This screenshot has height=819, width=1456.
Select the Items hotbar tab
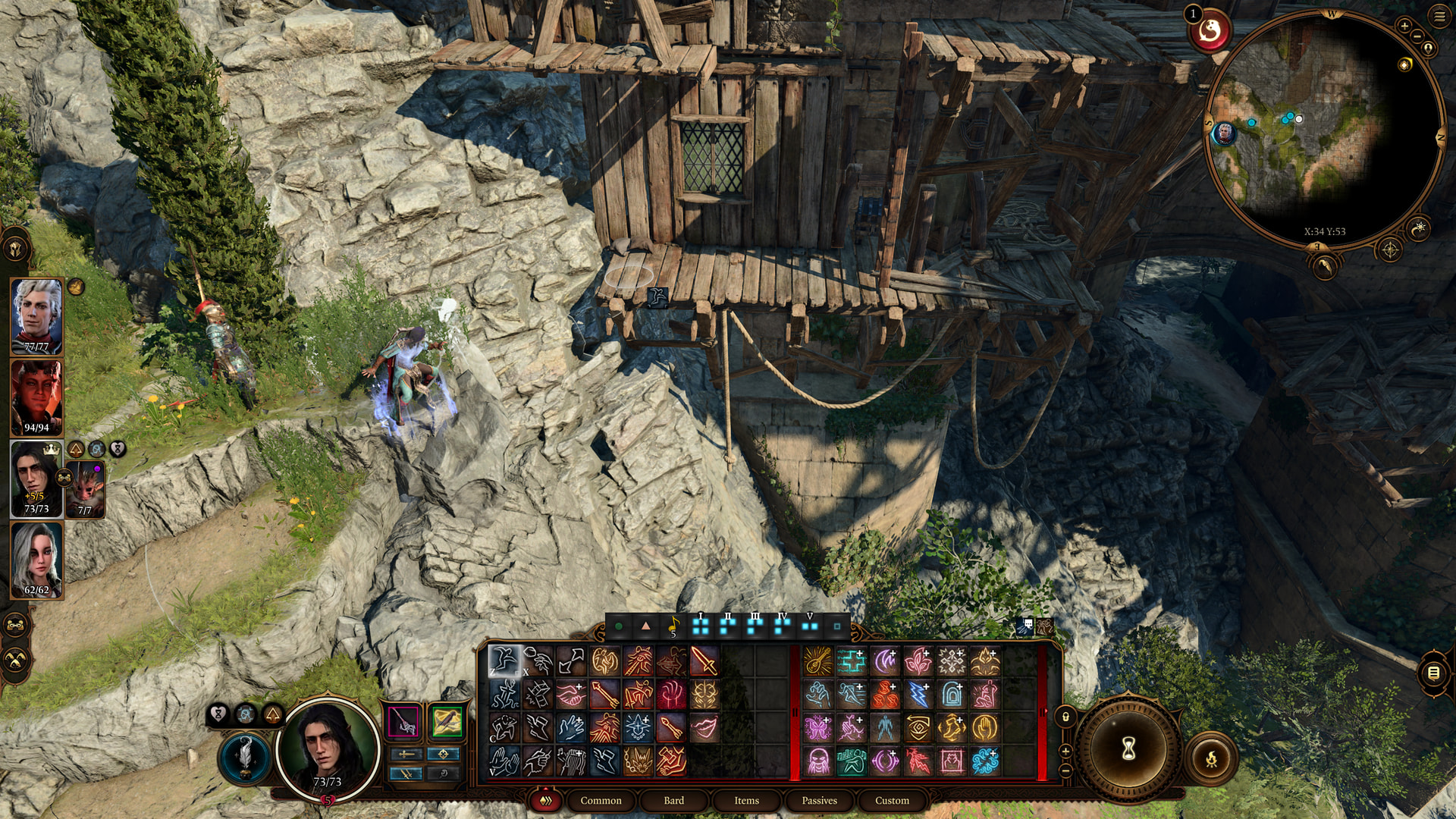[x=746, y=800]
